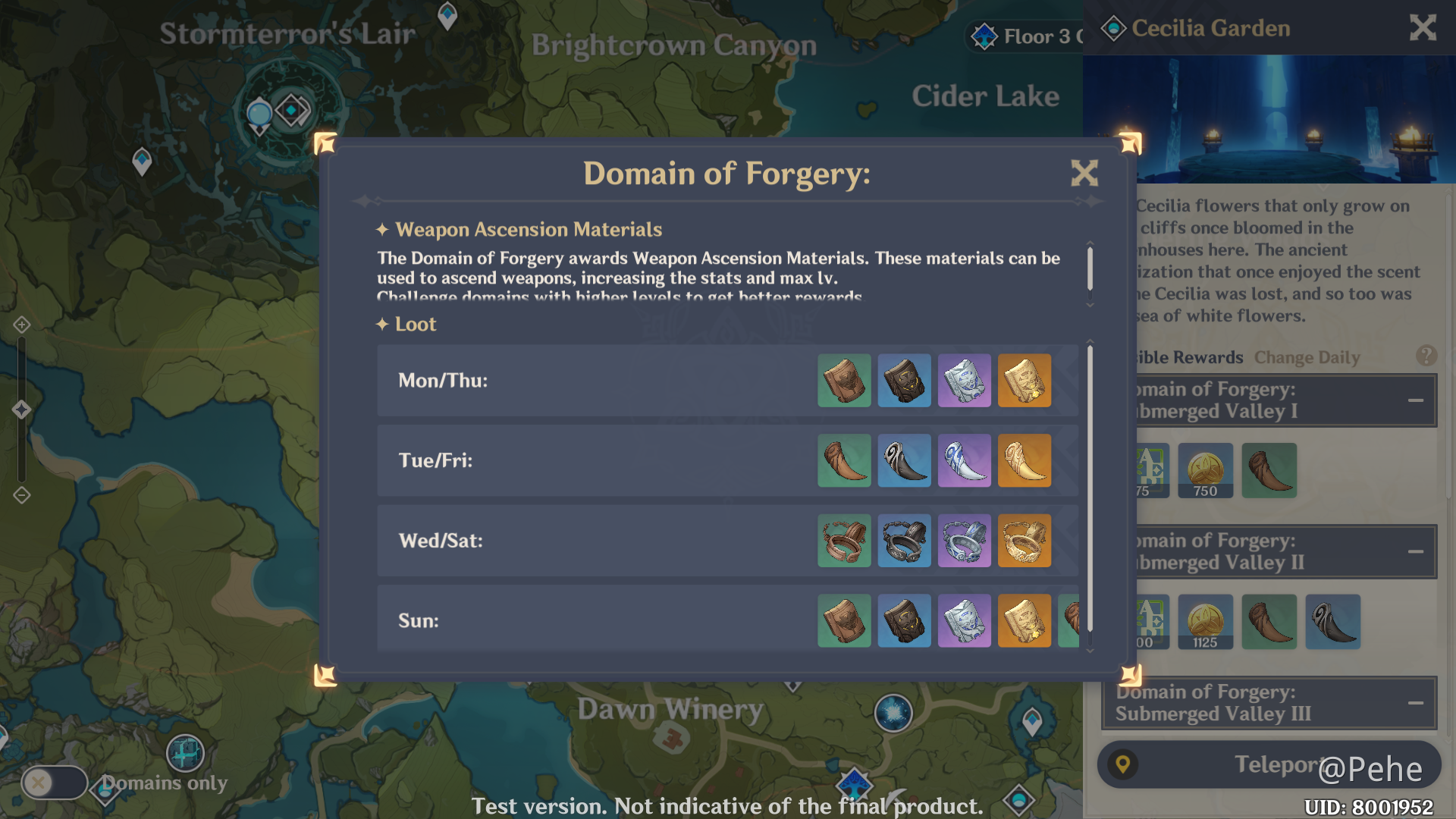The width and height of the screenshot is (1456, 819).
Task: Toggle the Domains only filter
Action: point(54,783)
